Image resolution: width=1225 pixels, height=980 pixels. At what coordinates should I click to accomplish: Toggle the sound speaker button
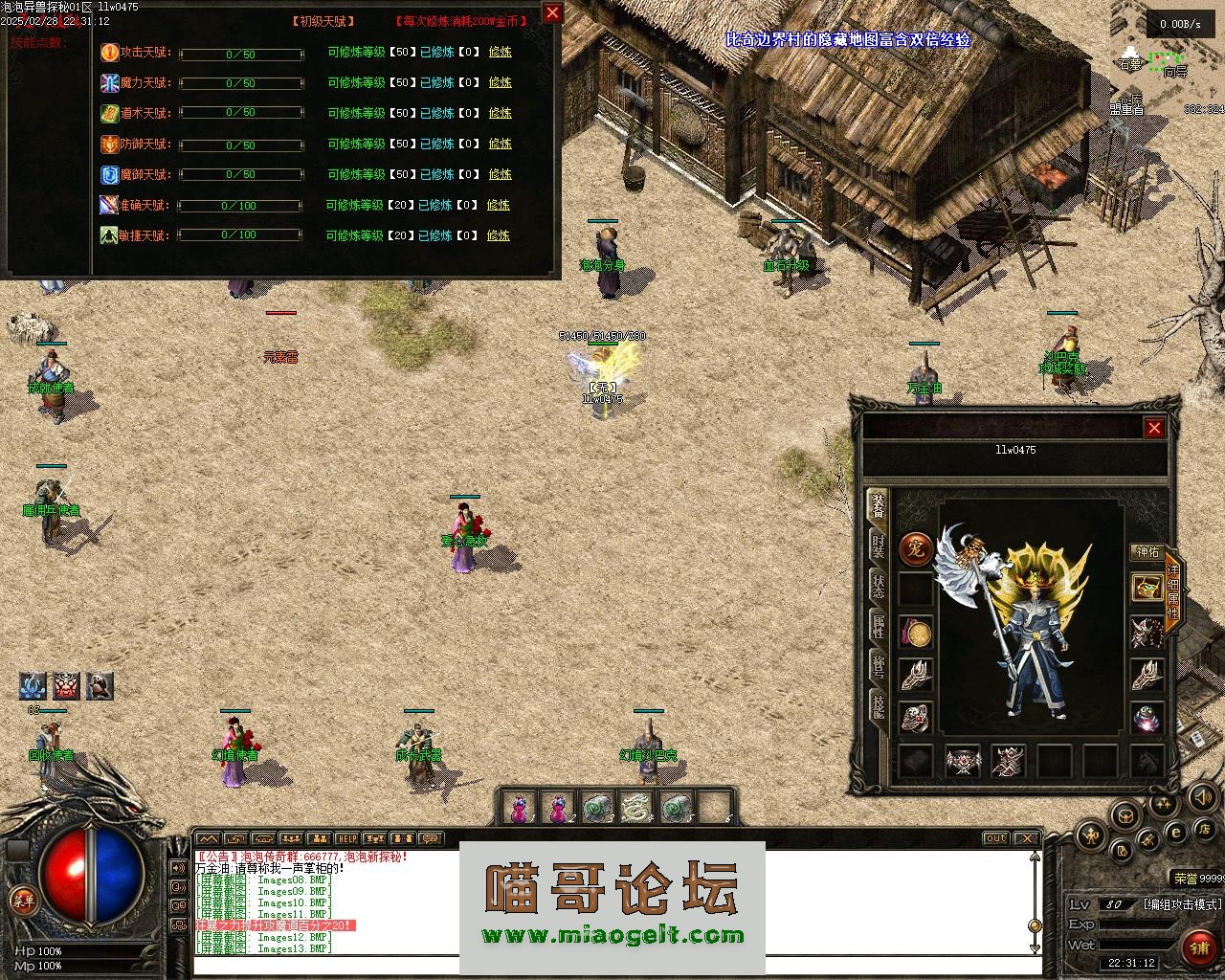pos(1202,796)
